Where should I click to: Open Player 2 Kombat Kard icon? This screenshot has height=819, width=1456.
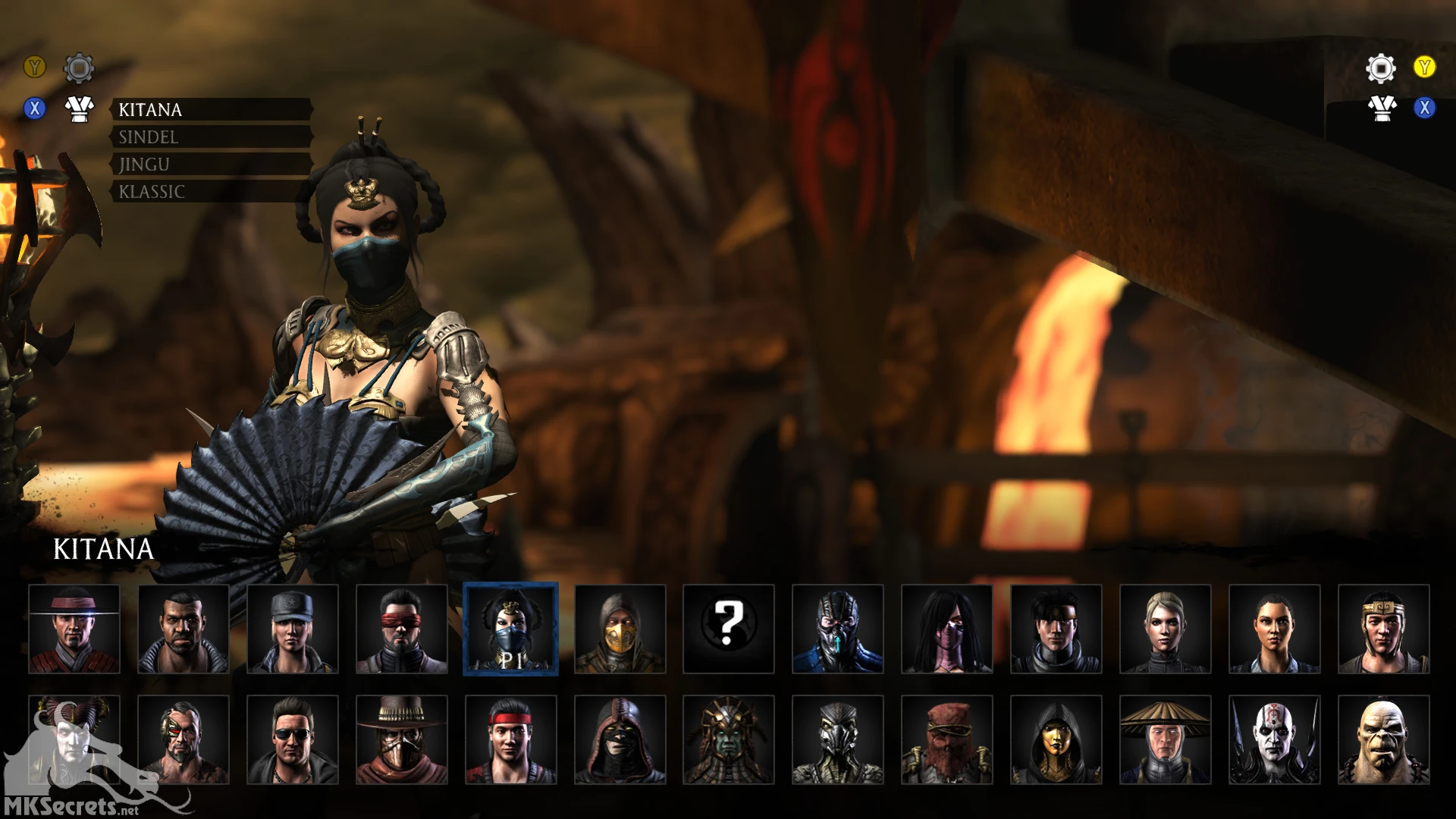(x=1382, y=108)
